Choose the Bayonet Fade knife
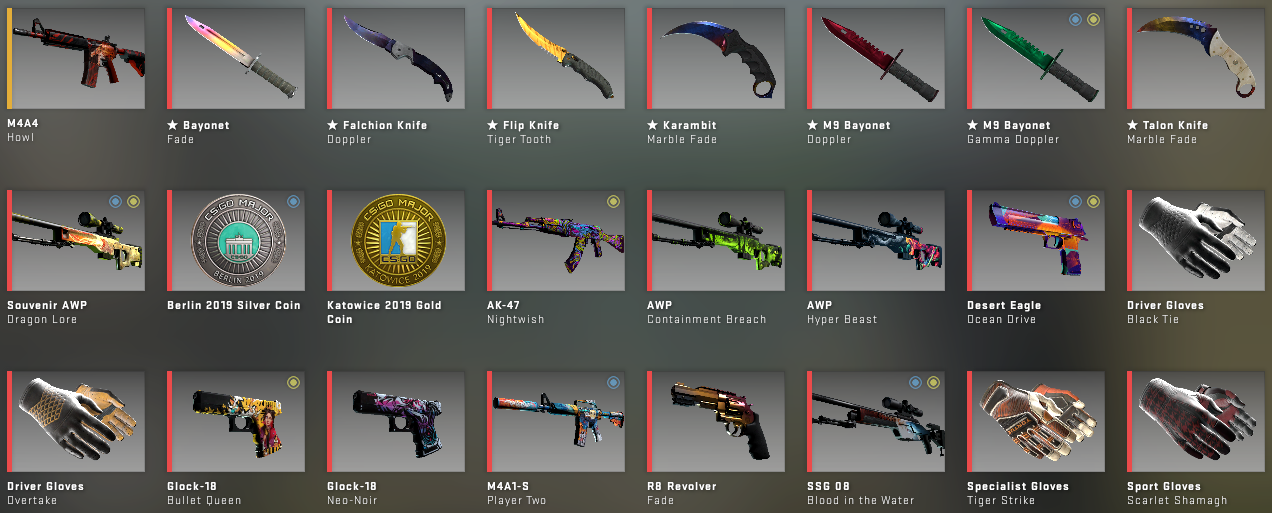 coord(236,58)
